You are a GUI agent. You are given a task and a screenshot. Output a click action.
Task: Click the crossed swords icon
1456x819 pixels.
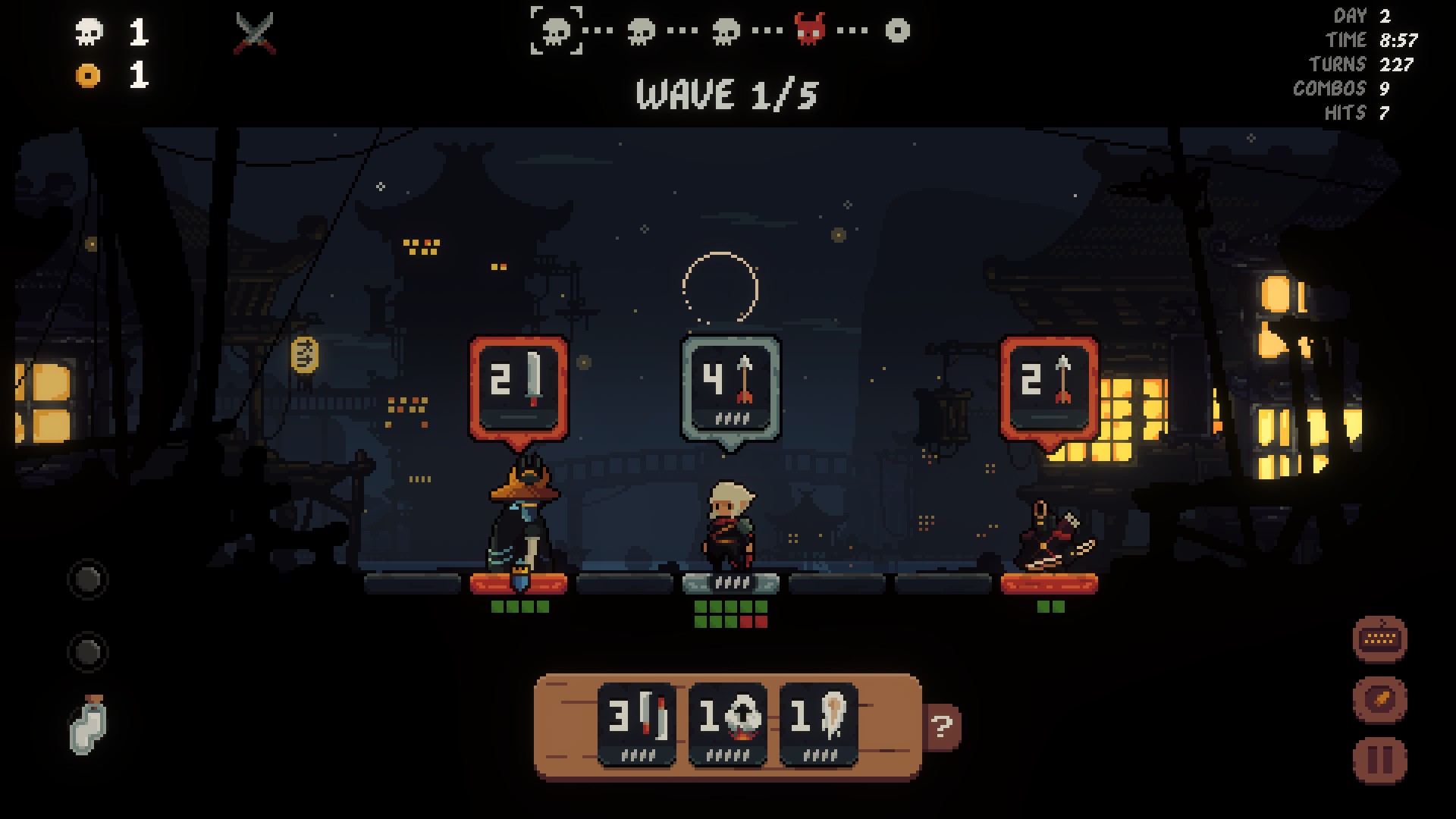(256, 33)
